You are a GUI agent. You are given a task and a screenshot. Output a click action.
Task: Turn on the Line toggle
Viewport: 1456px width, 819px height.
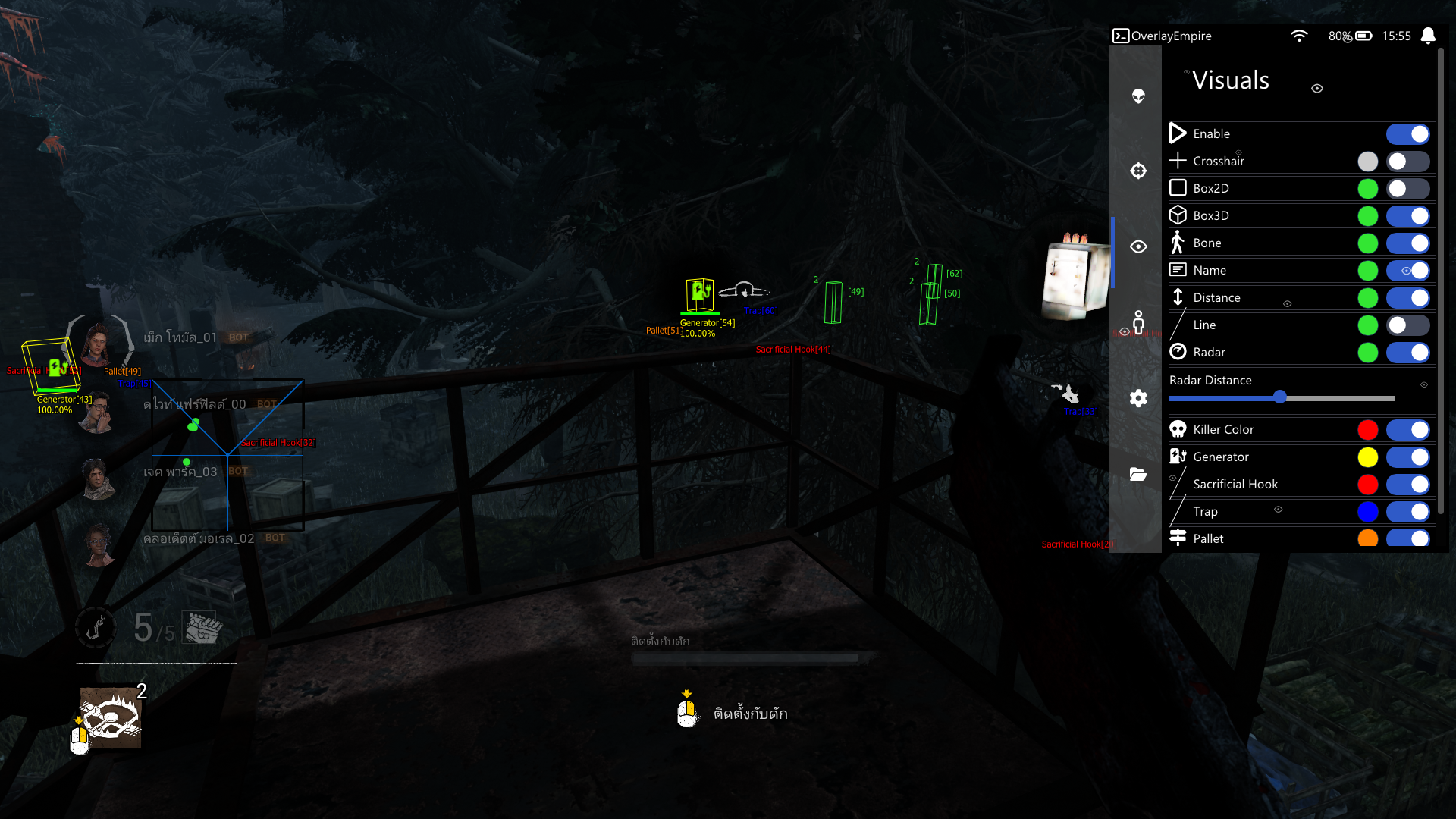coord(1407,325)
